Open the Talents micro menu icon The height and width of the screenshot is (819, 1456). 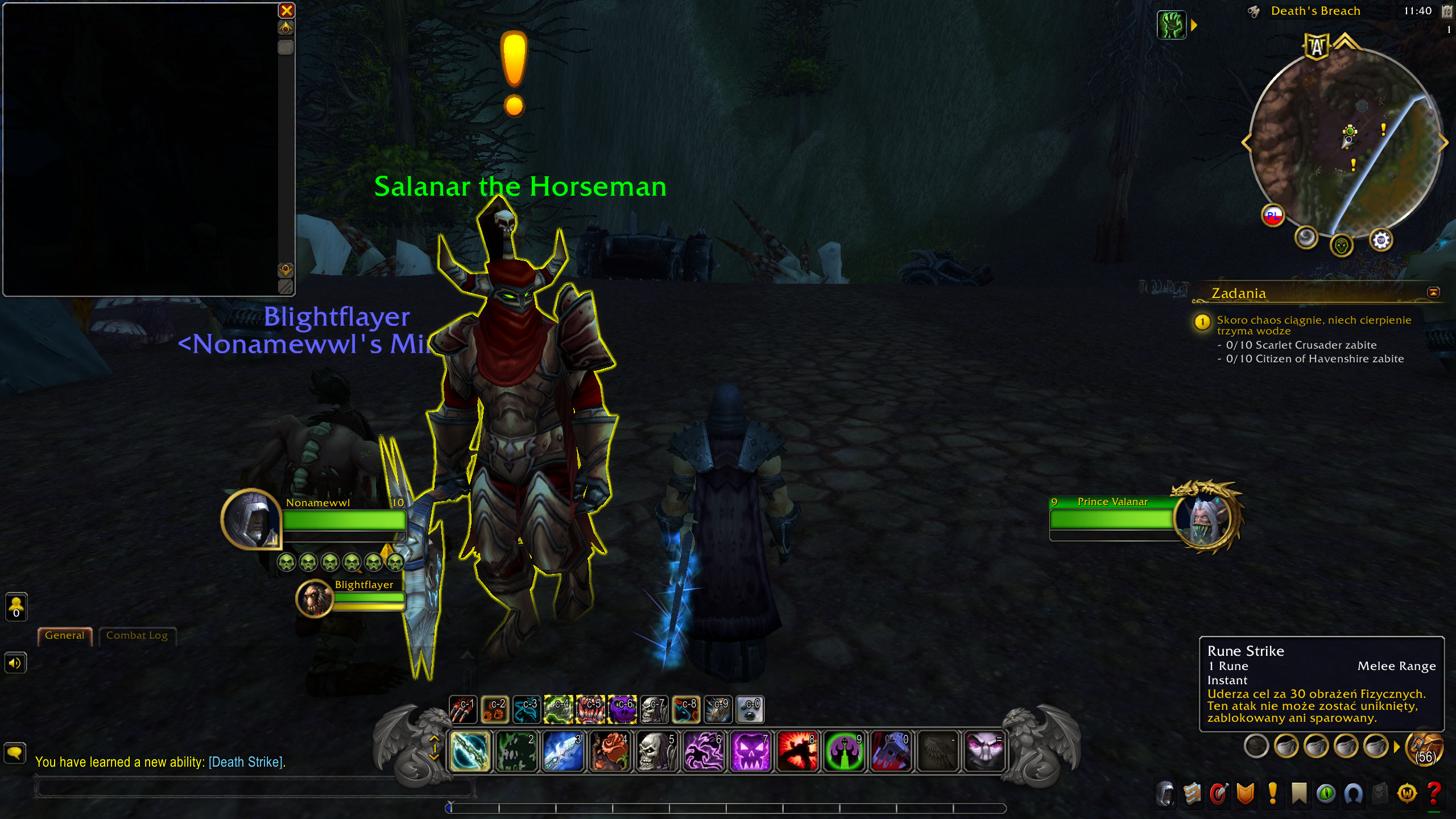[1219, 793]
